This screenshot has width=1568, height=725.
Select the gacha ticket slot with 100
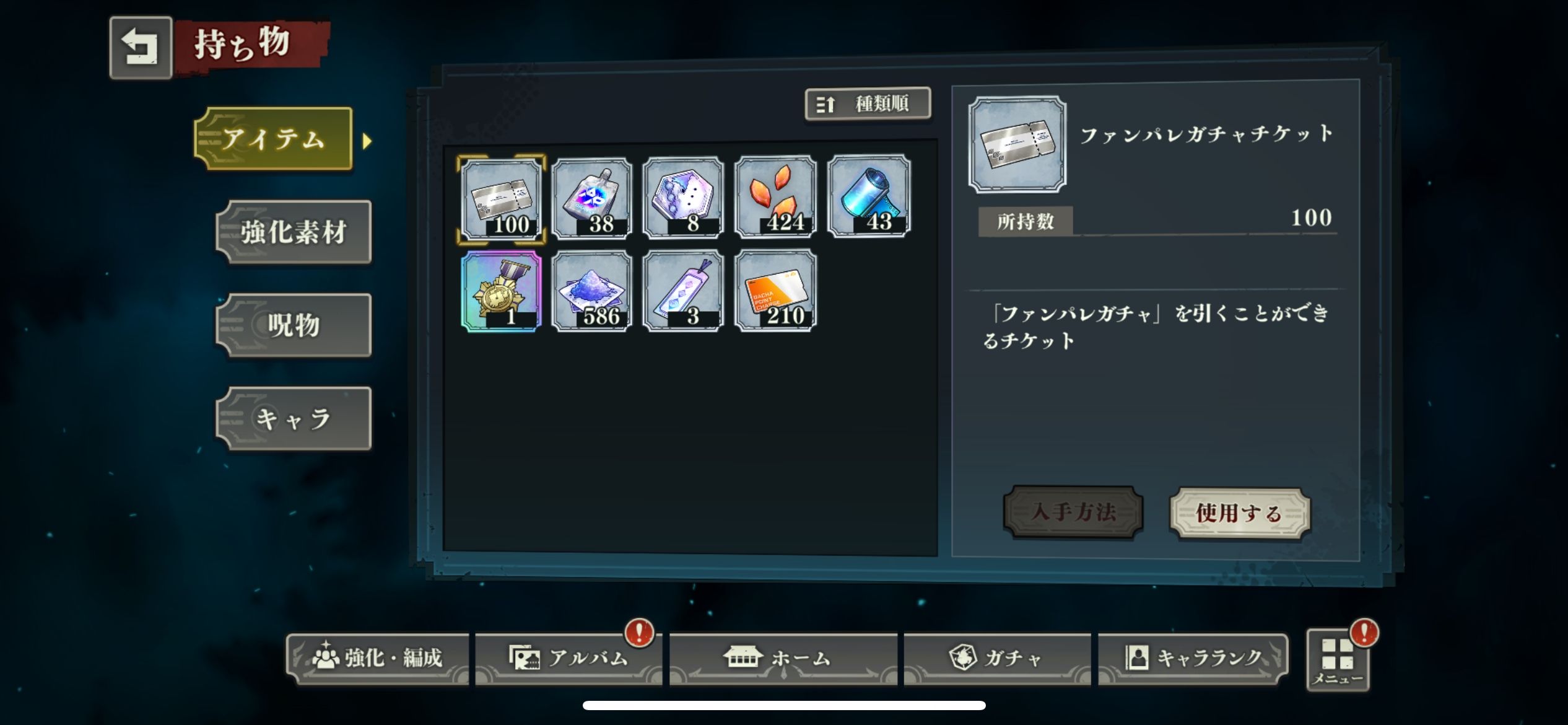tap(502, 198)
